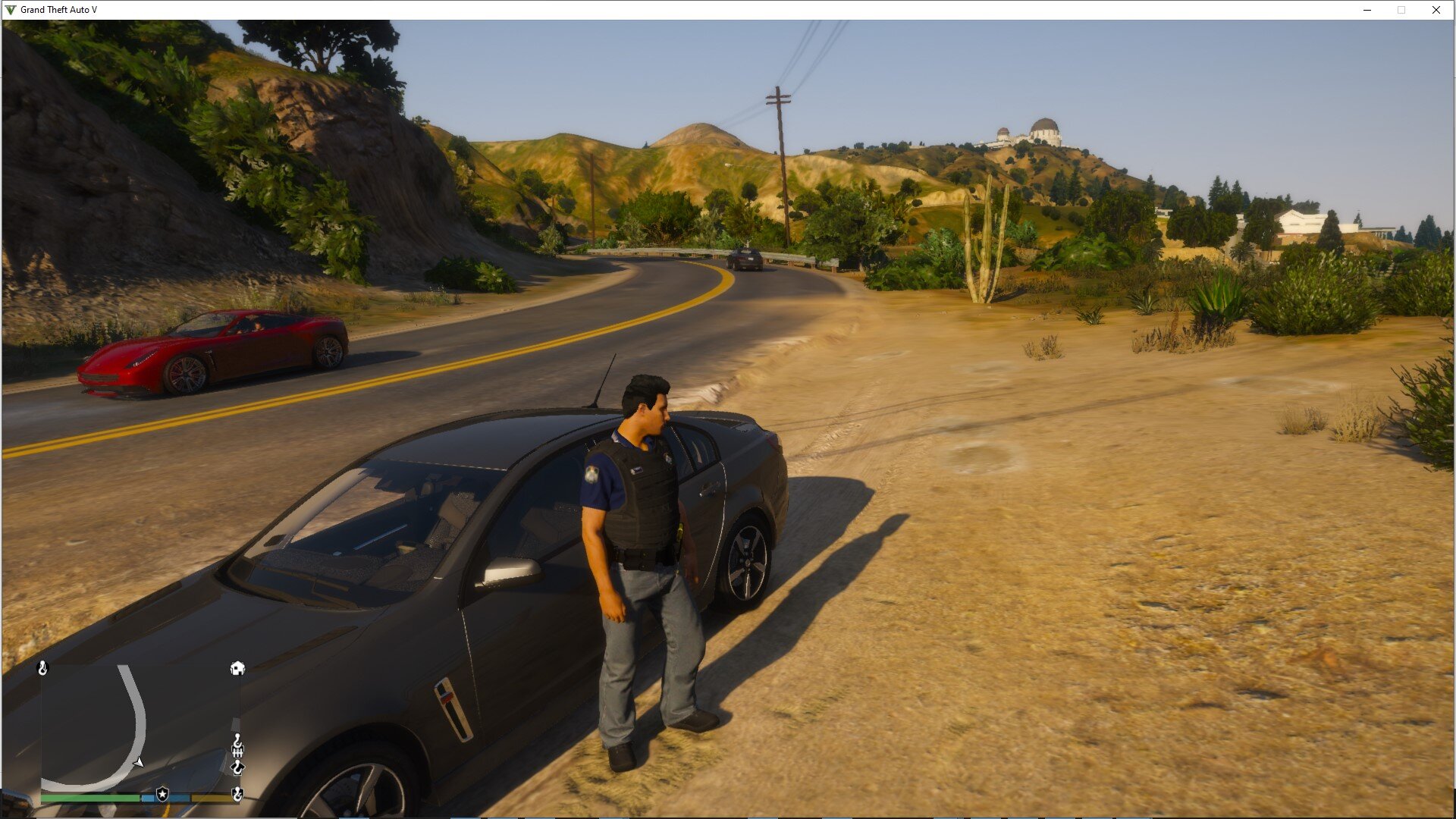Select the safehouse blip on the minimap
This screenshot has height=819, width=1456.
(237, 668)
